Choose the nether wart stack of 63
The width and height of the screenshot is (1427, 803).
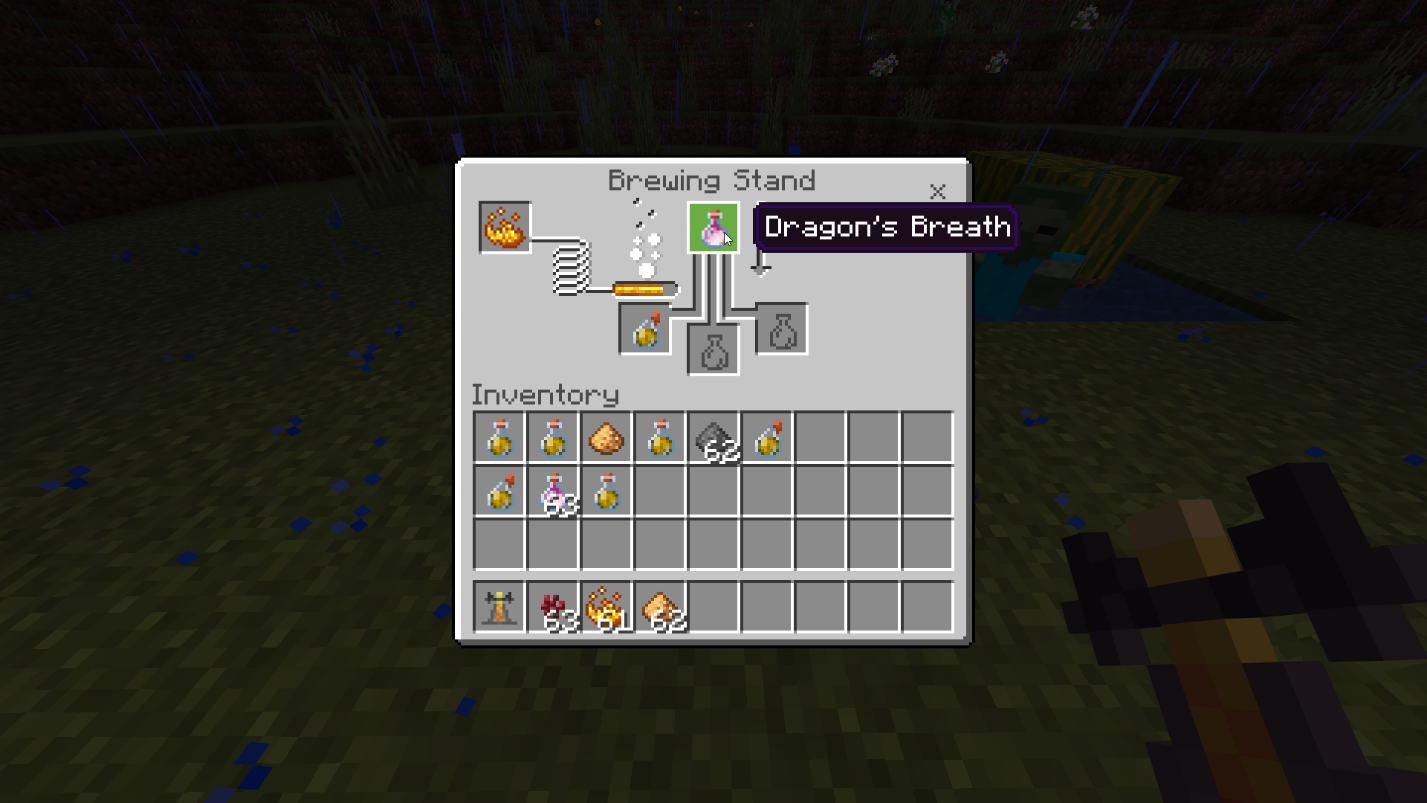(x=554, y=607)
